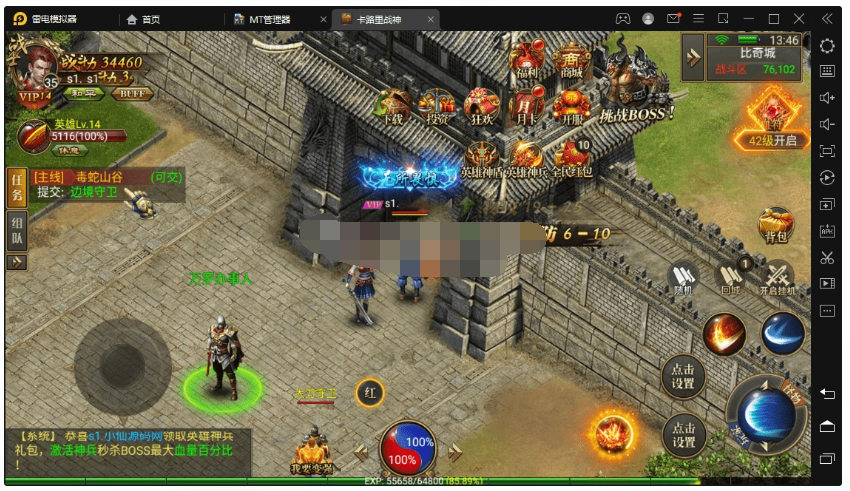
Task: Use the 随机 random teleport scroll
Action: (686, 275)
